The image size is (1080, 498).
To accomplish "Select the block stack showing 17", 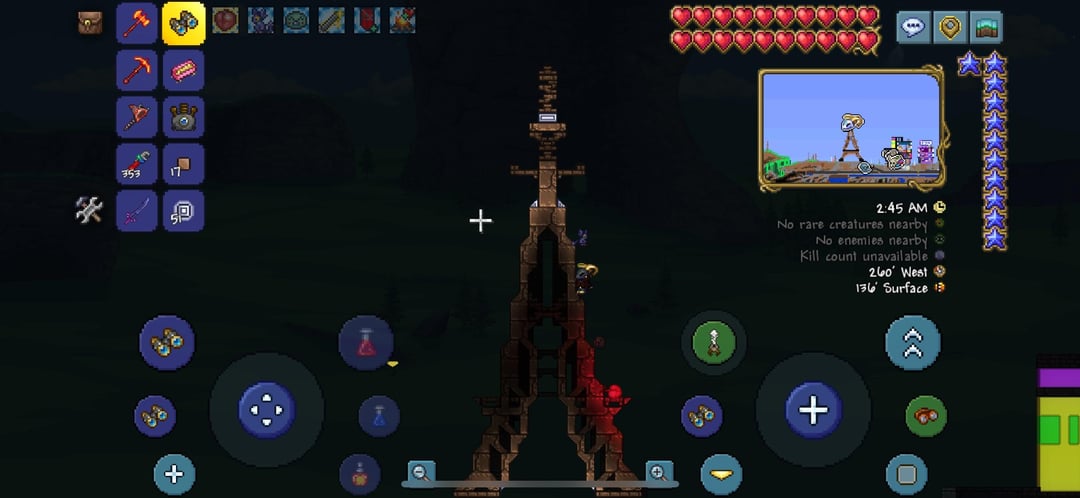I will click(184, 164).
